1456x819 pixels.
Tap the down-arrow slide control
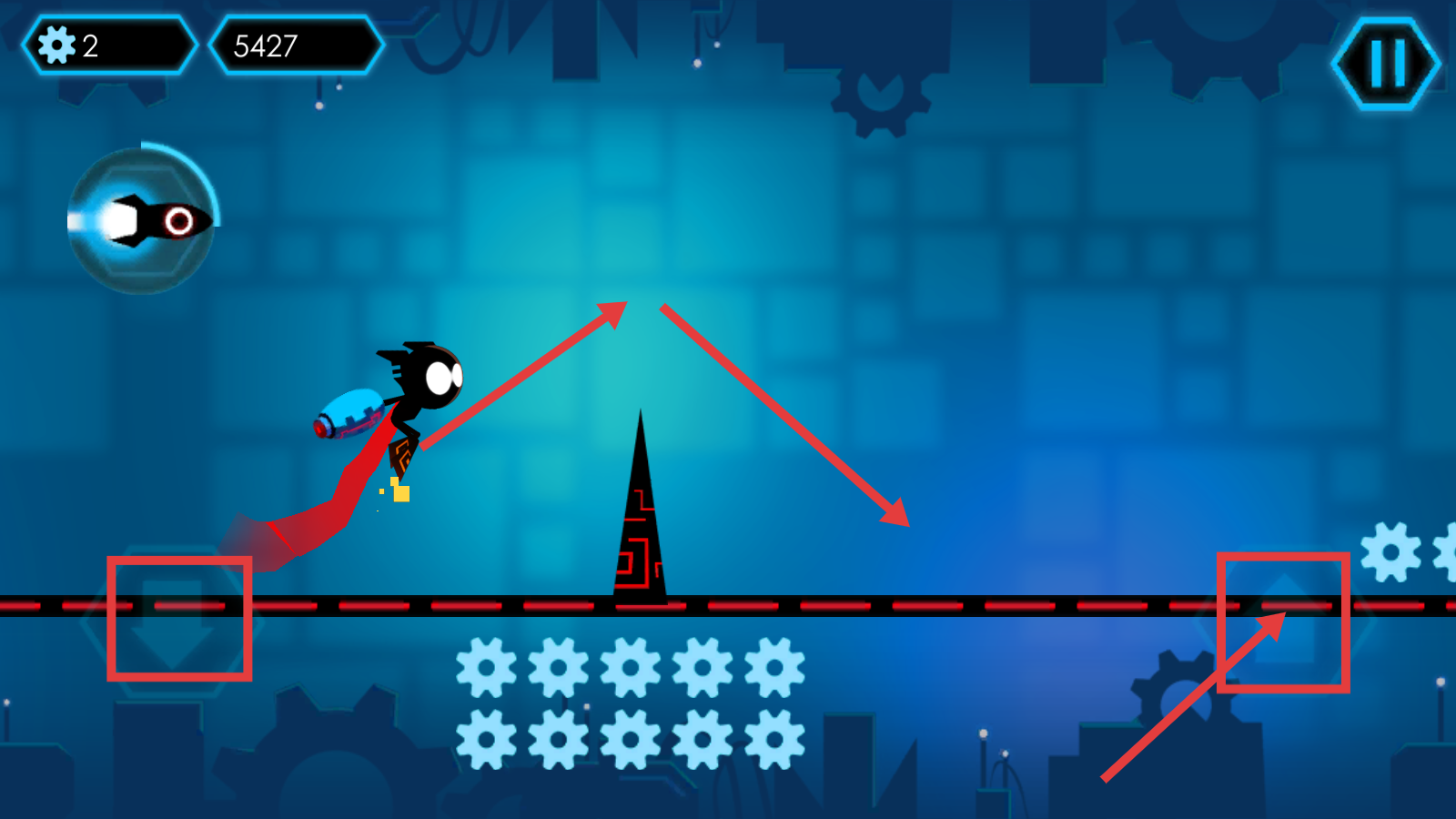(174, 621)
